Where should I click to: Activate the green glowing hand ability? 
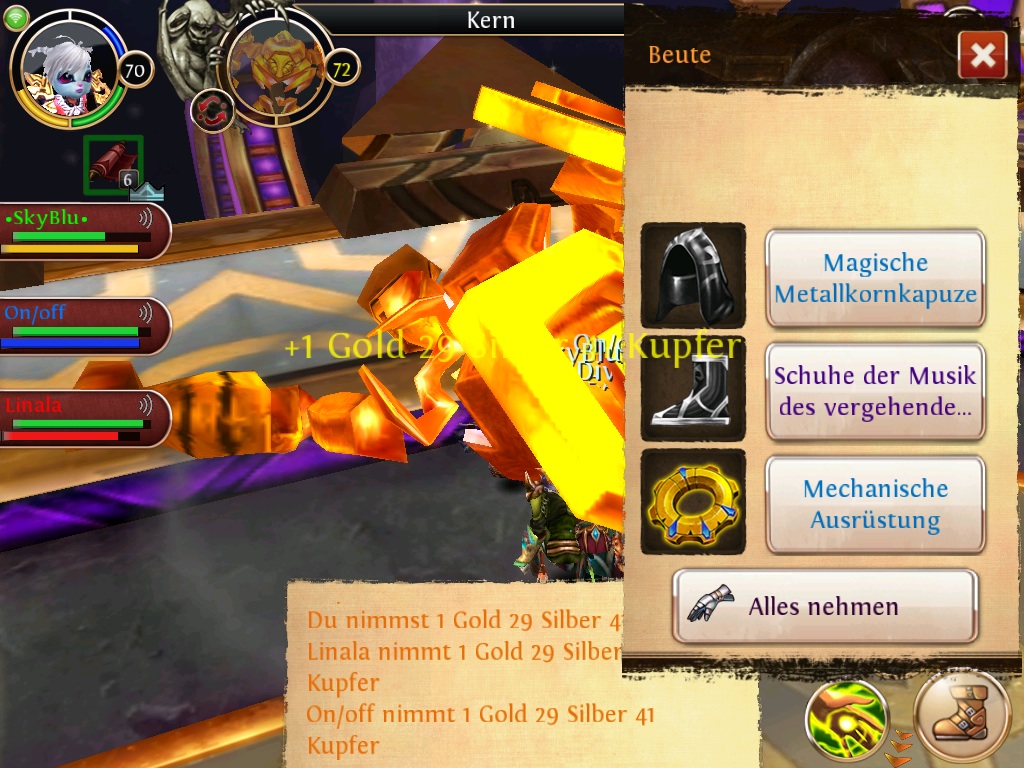[x=846, y=720]
